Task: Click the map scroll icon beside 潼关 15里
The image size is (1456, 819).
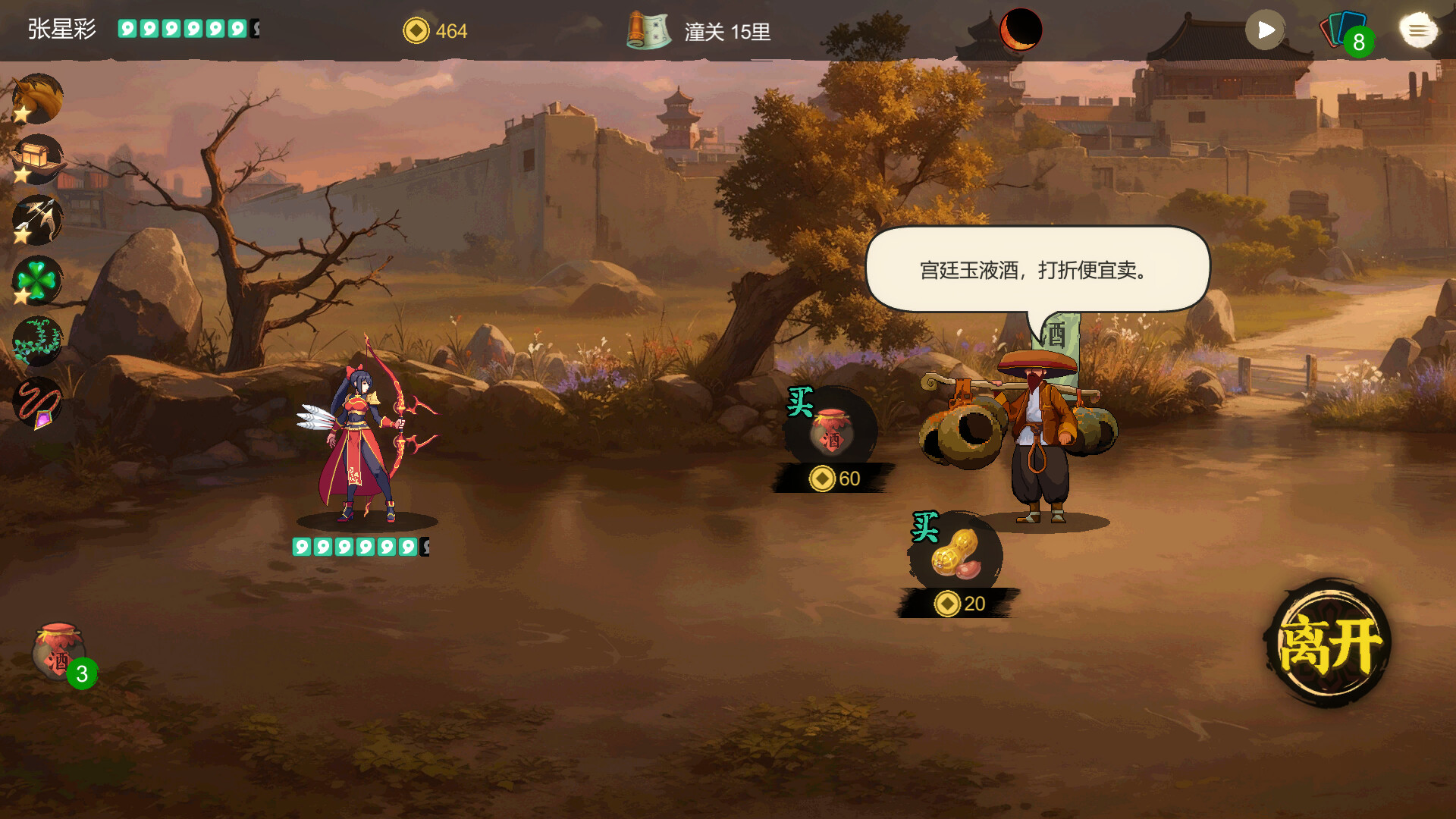Action: 650,31
